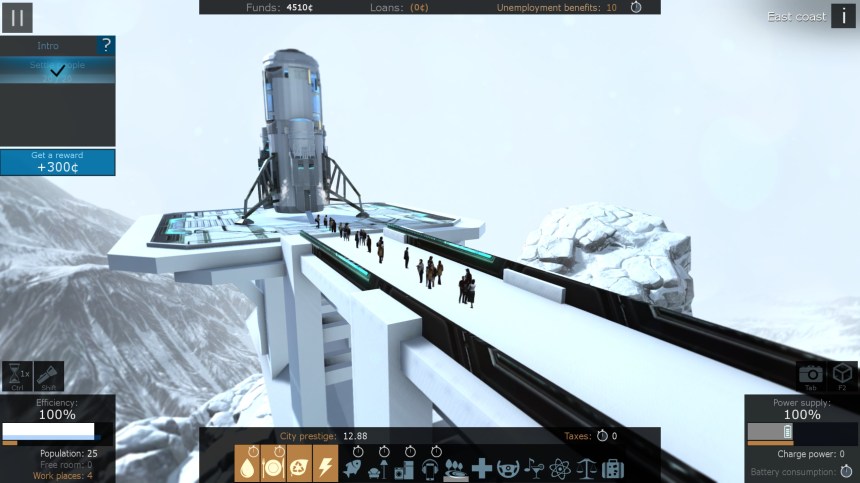Choose the lightning bolt power category

(325, 467)
